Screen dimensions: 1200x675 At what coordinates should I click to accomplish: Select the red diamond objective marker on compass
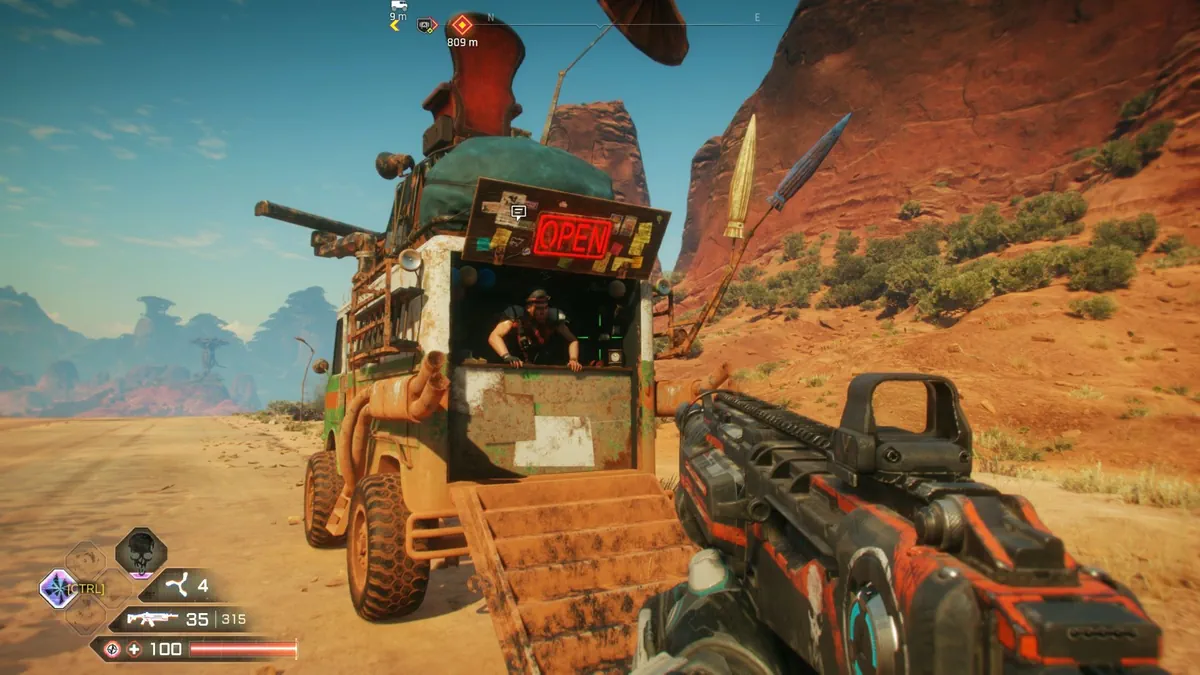(x=461, y=24)
